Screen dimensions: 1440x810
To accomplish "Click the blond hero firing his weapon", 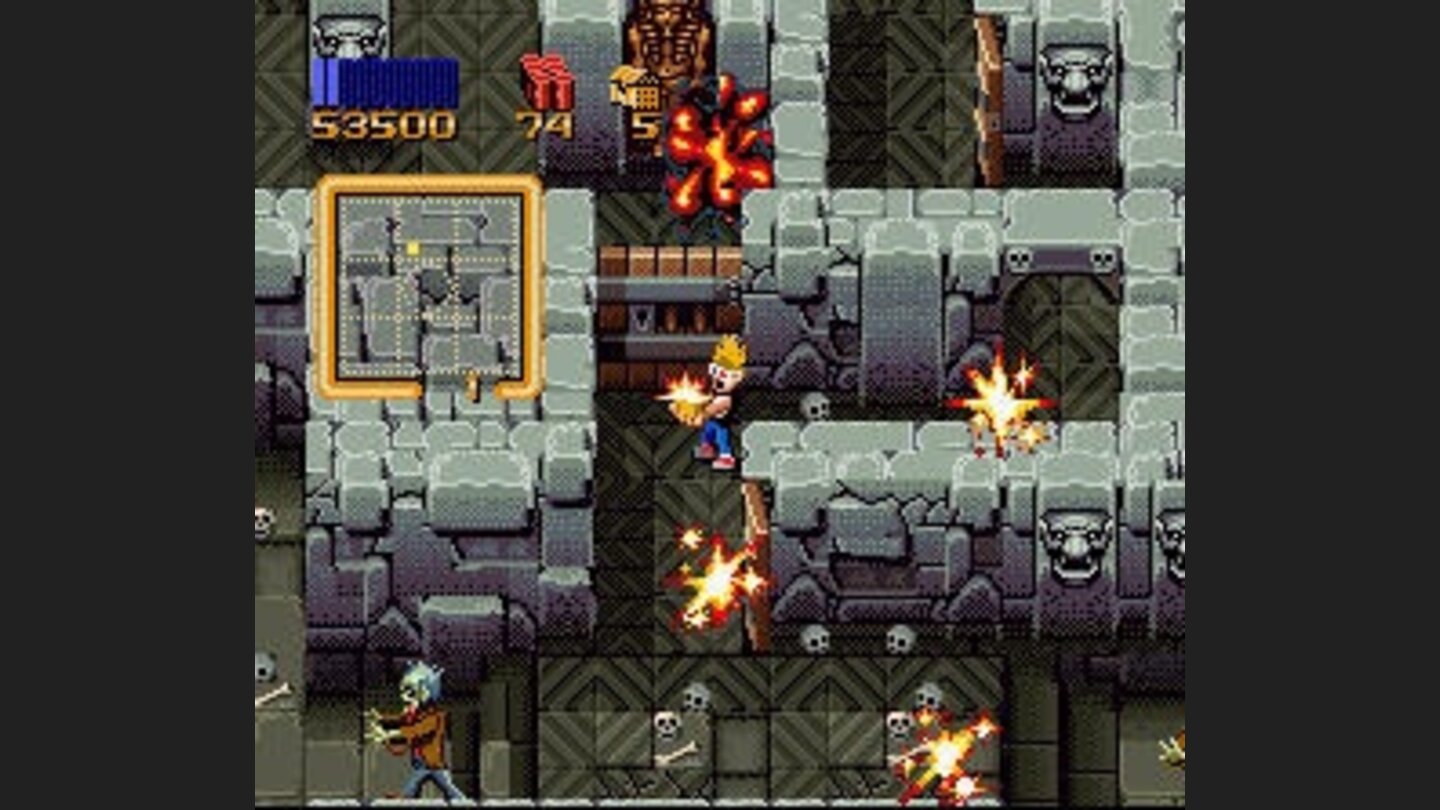I will [722, 400].
